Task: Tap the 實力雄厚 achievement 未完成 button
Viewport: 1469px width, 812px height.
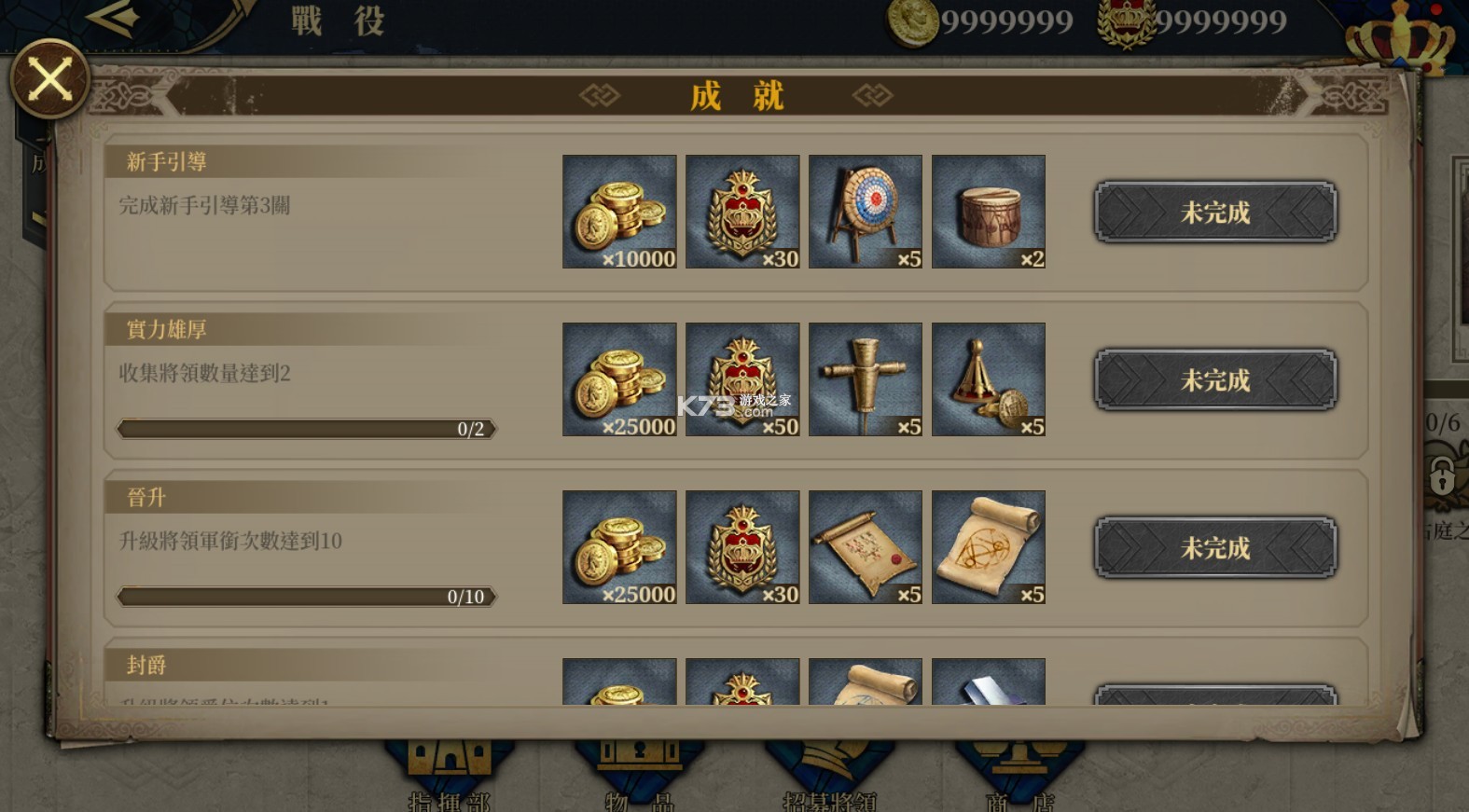Action: 1214,380
